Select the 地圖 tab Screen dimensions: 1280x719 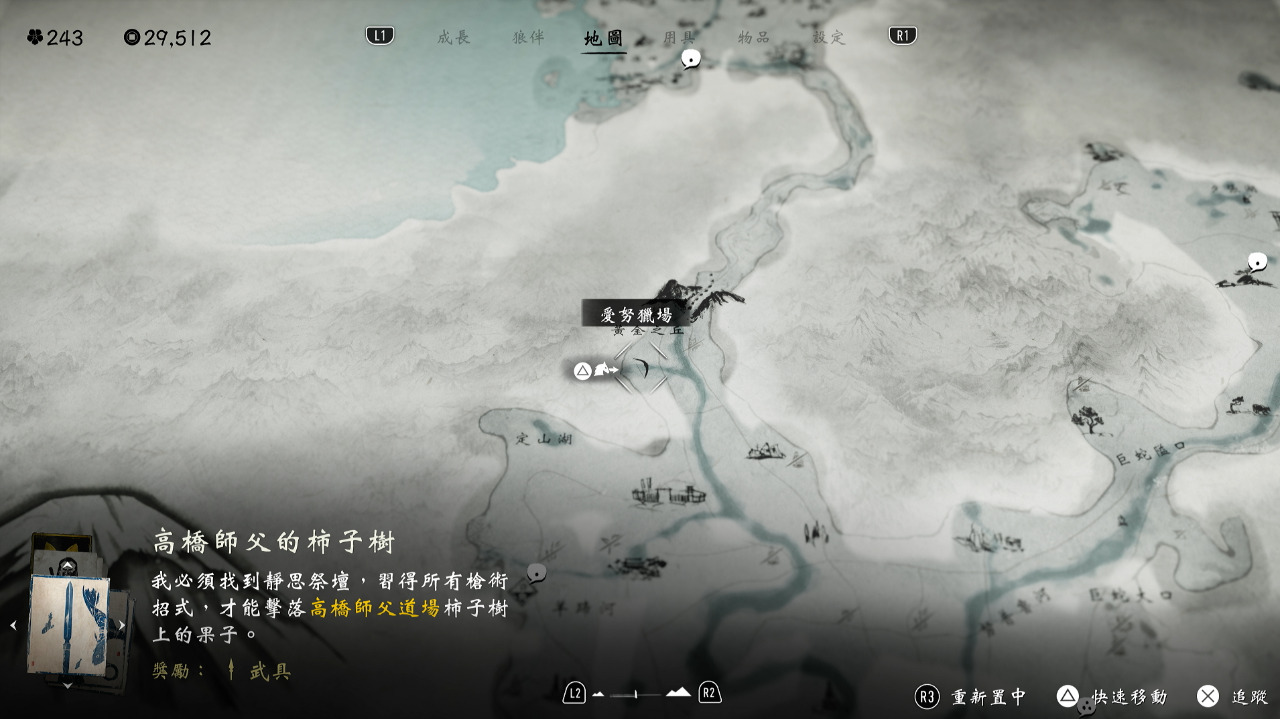coord(604,38)
